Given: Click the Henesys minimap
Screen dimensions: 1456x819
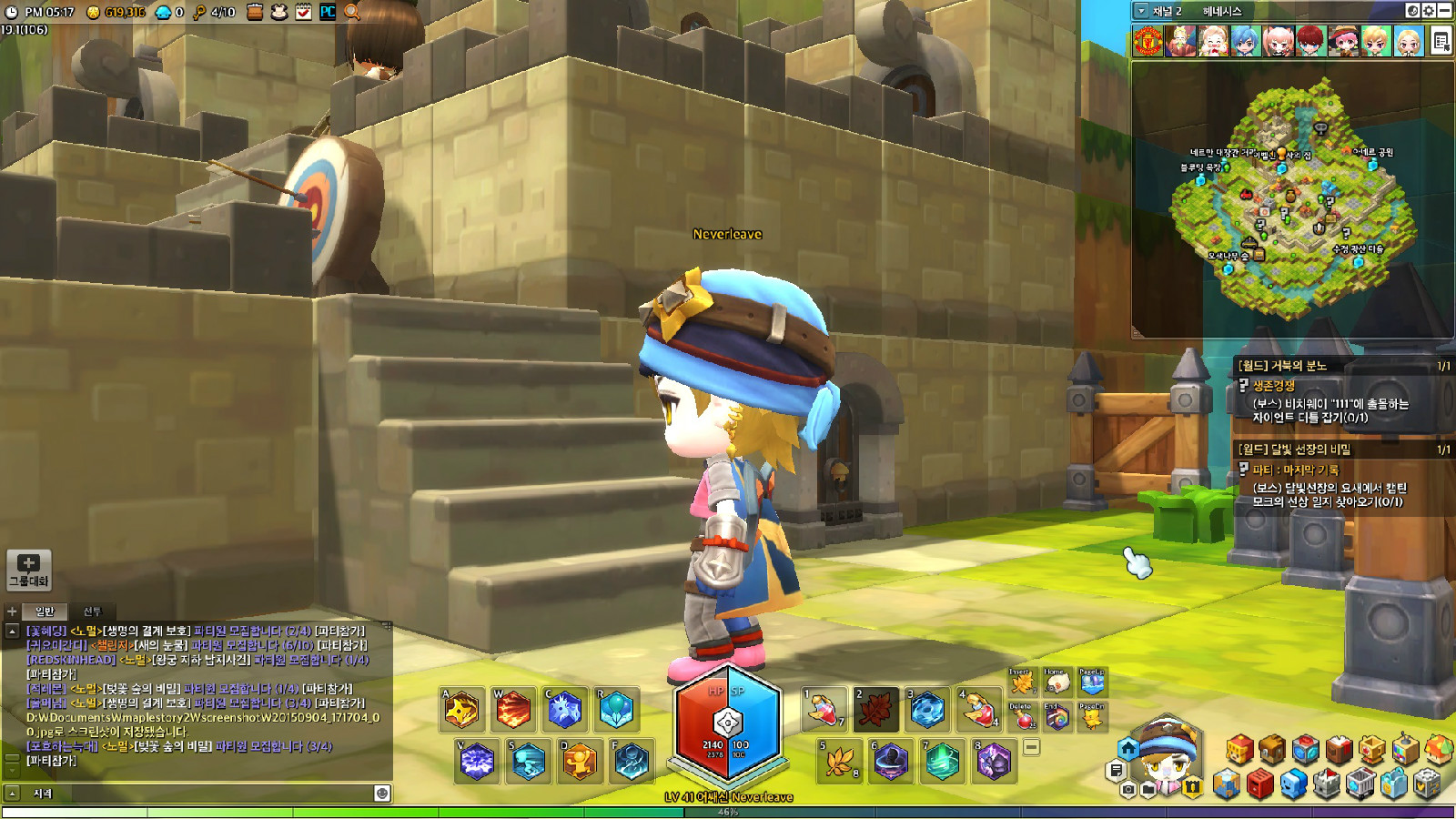Looking at the screenshot, I should [x=1291, y=200].
